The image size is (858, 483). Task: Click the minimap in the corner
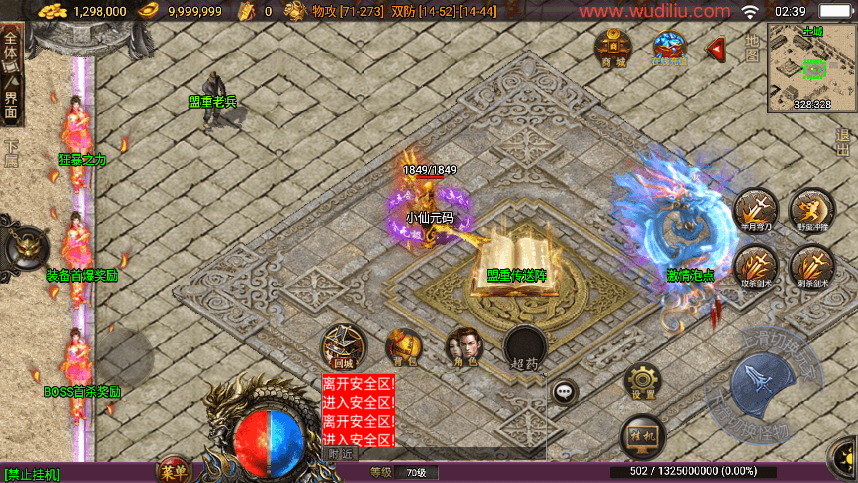(x=812, y=67)
